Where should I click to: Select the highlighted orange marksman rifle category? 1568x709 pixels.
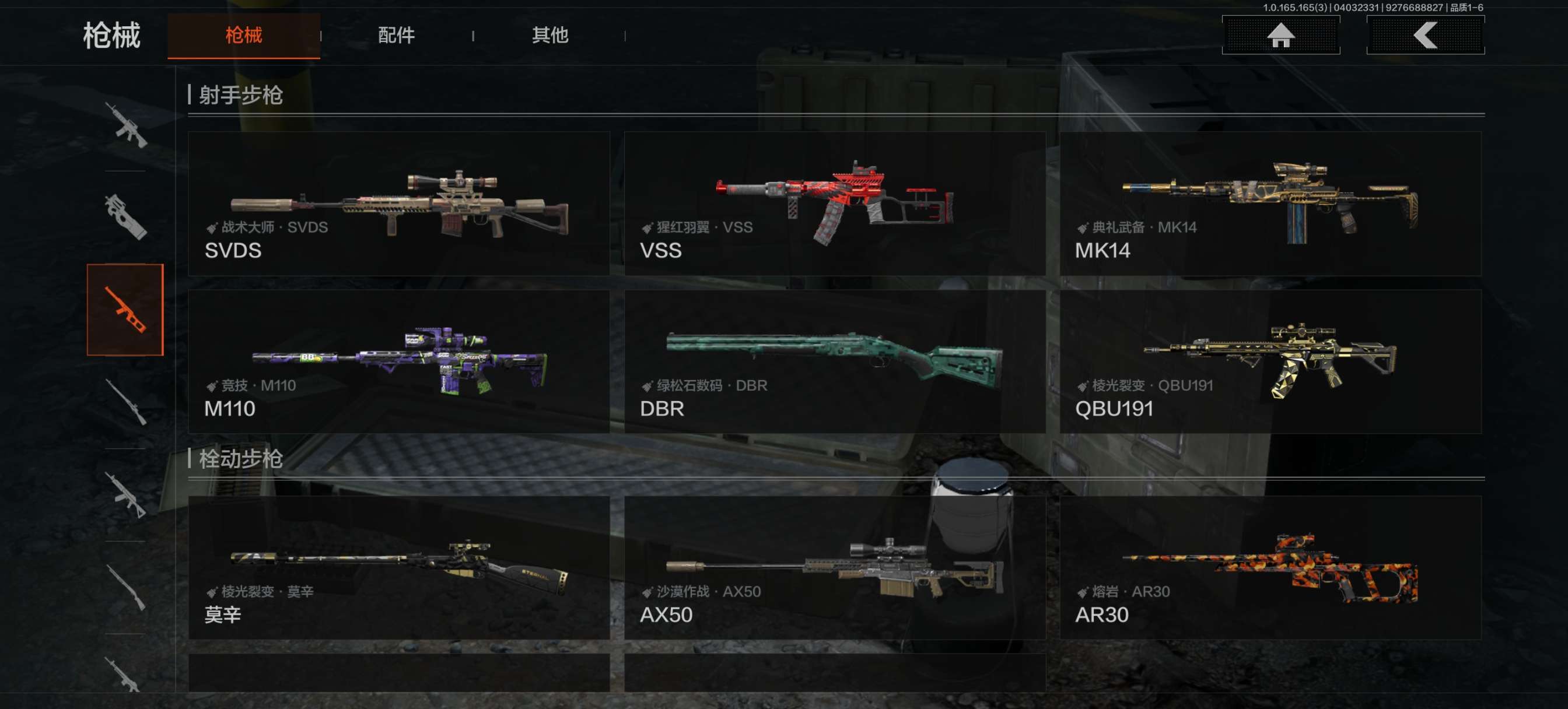click(125, 310)
